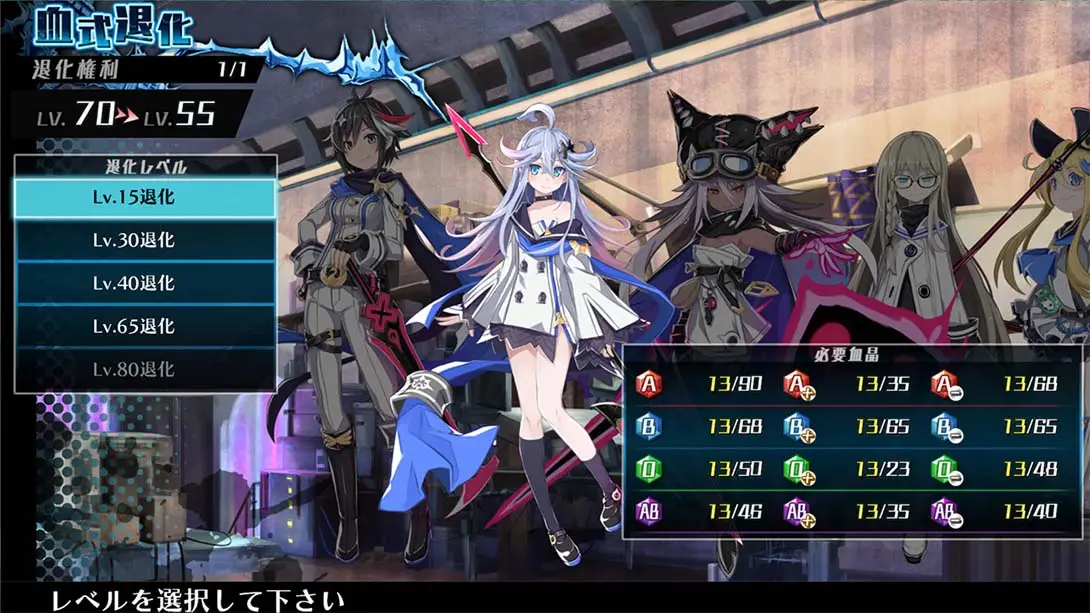1090x613 pixels.
Task: Select the Lv.15退化 option
Action: (x=145, y=198)
